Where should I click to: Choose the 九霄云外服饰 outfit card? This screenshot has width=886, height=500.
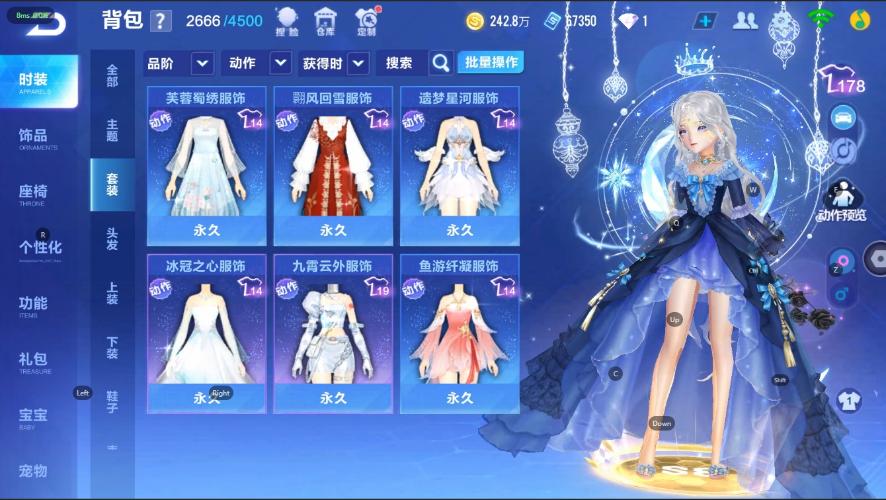(333, 333)
